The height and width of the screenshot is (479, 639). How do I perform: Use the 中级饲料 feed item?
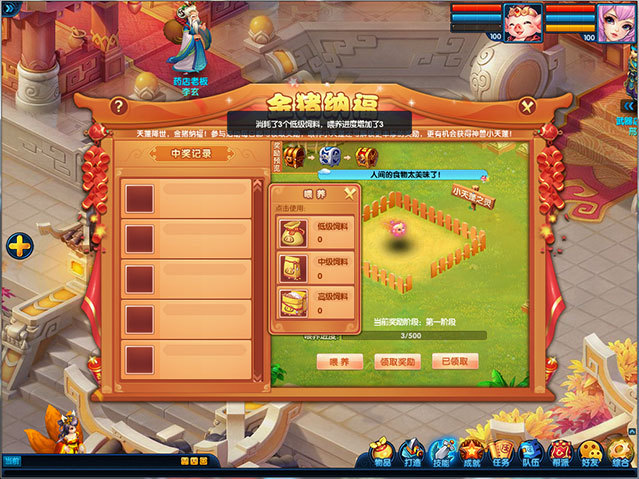click(294, 267)
